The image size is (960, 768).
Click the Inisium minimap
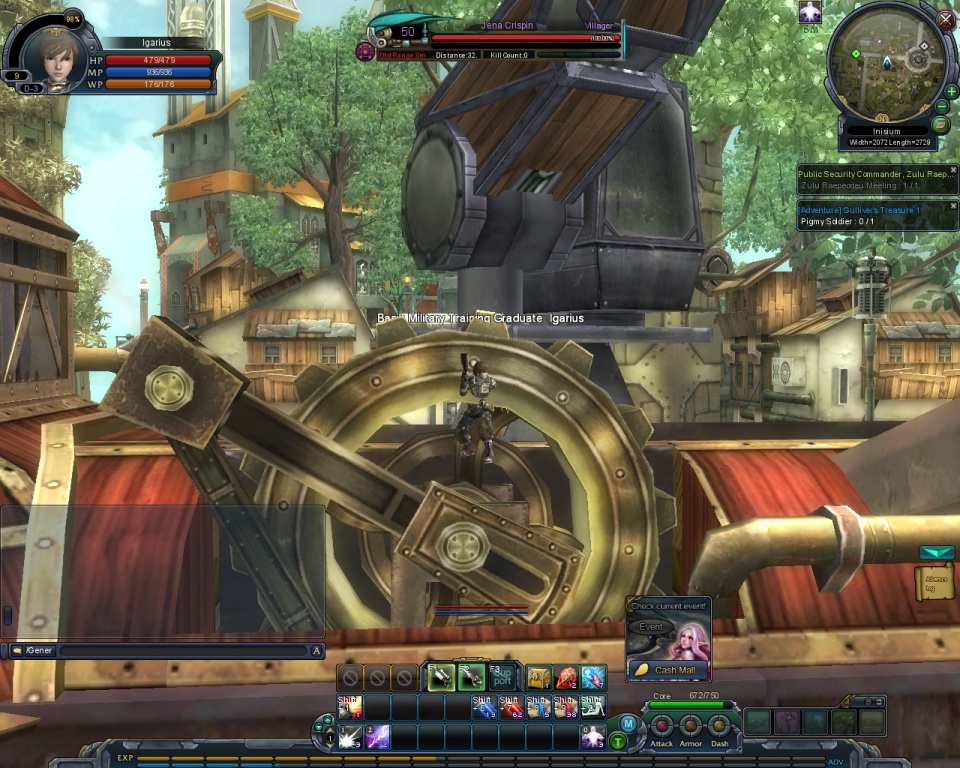tap(886, 62)
